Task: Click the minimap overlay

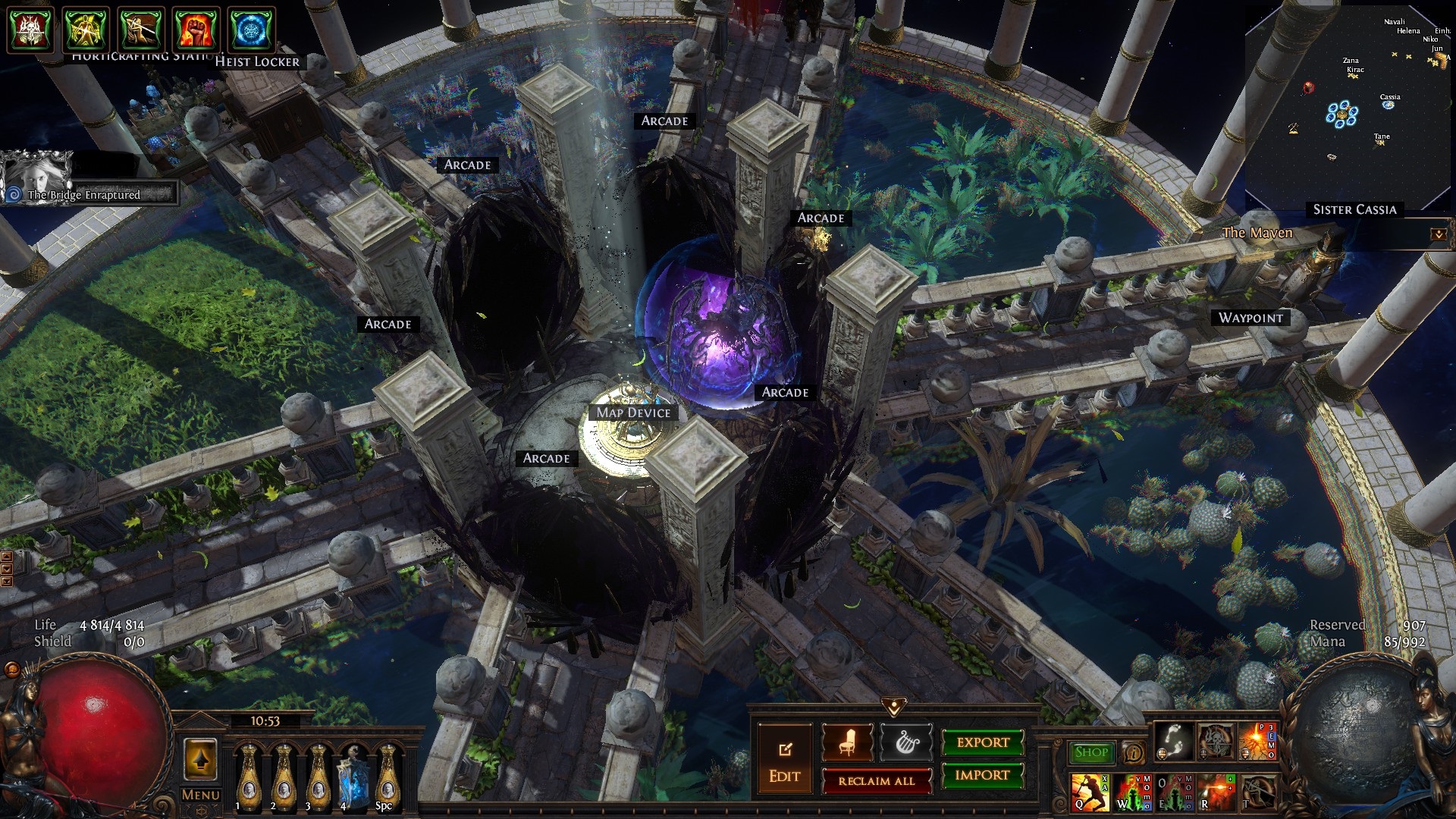Action: point(1347,106)
